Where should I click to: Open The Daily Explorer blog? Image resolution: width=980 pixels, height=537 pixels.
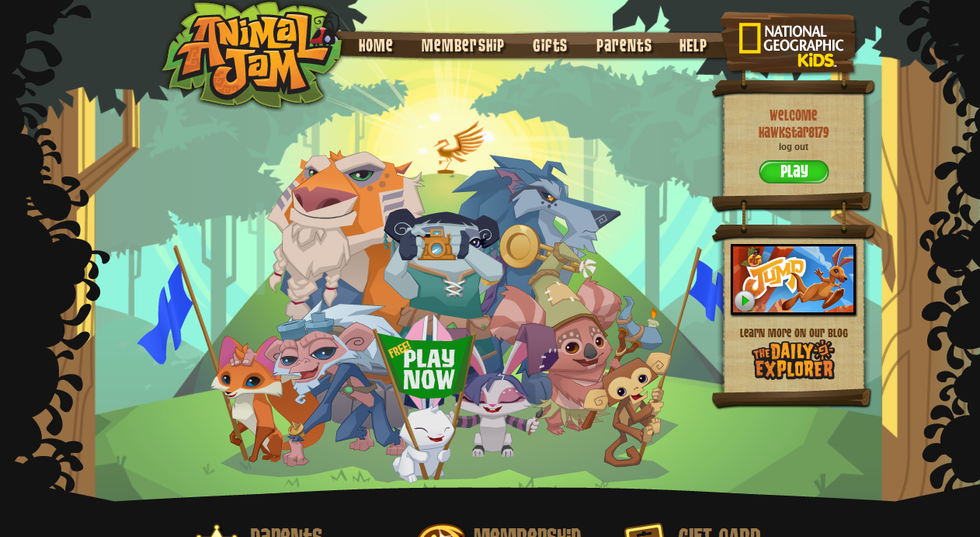pyautogui.click(x=793, y=360)
